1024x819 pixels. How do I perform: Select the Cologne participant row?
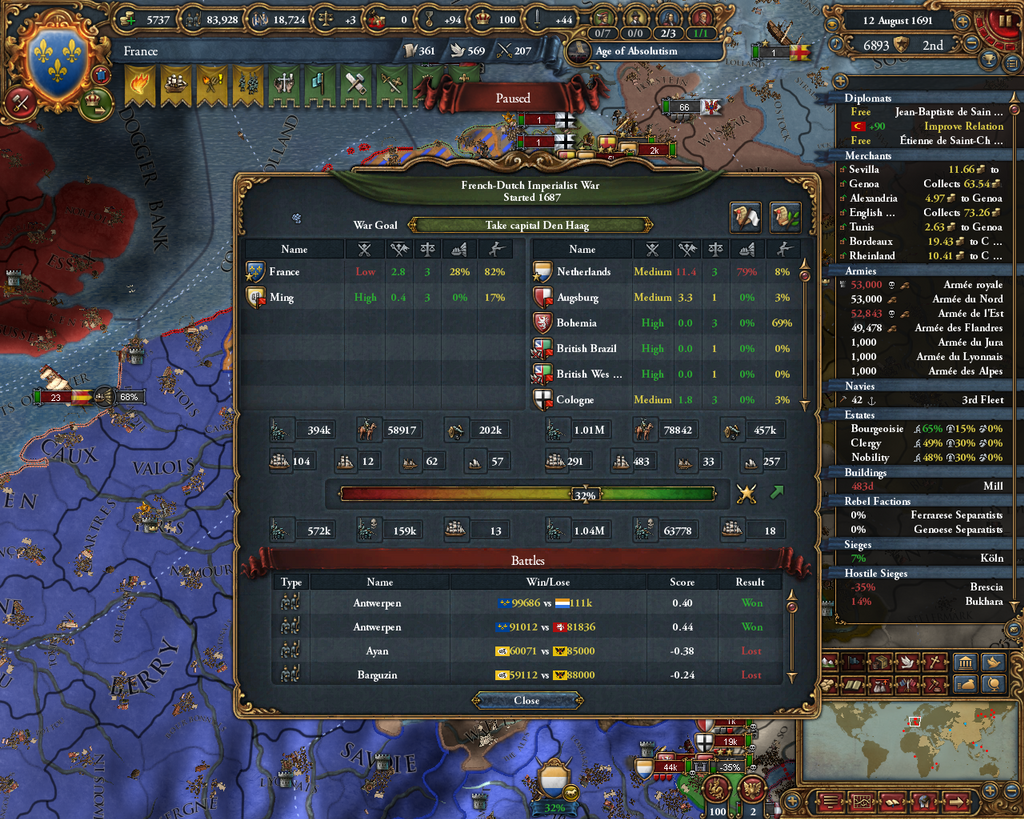[666, 400]
